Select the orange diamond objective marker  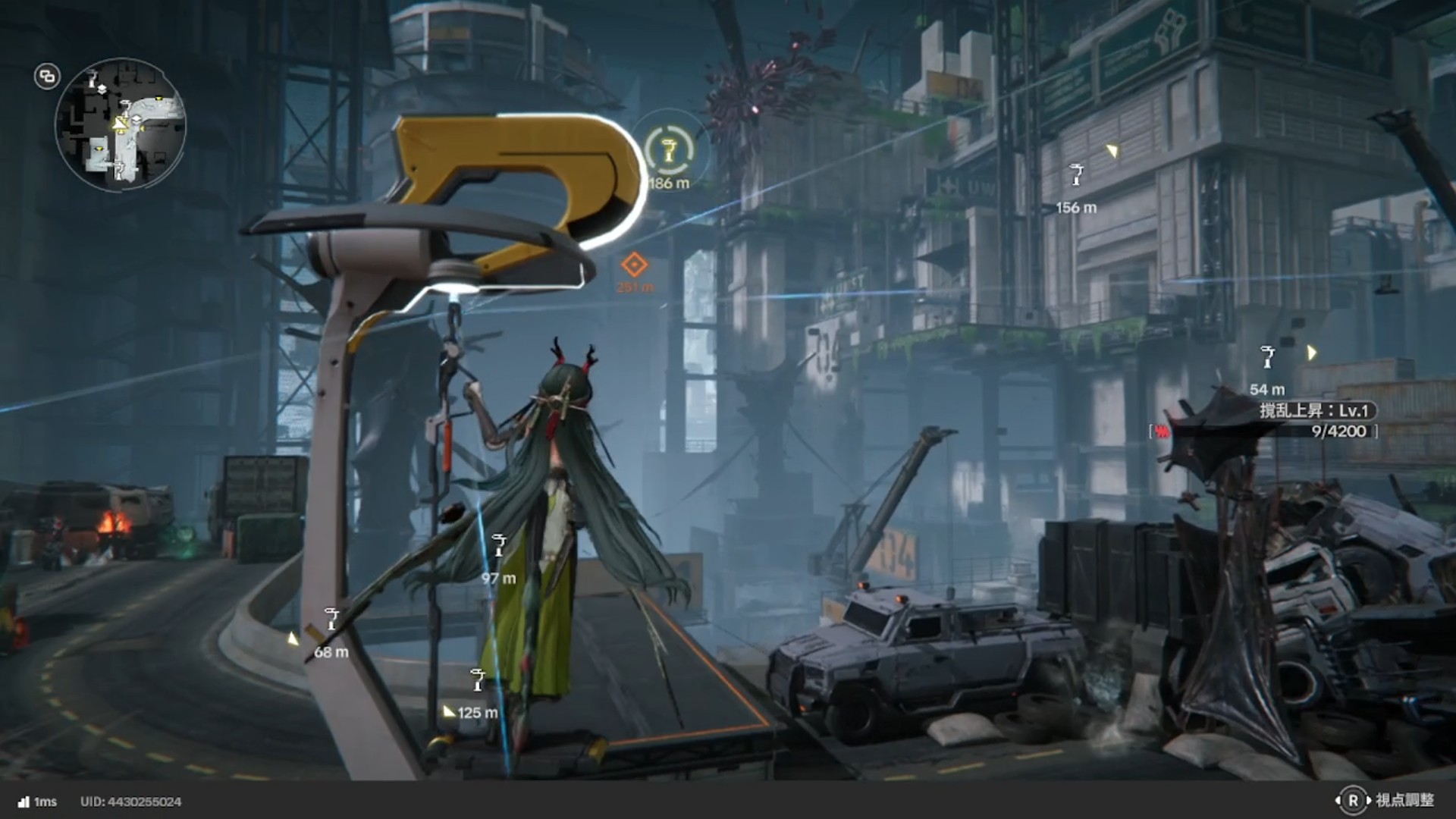click(x=634, y=265)
